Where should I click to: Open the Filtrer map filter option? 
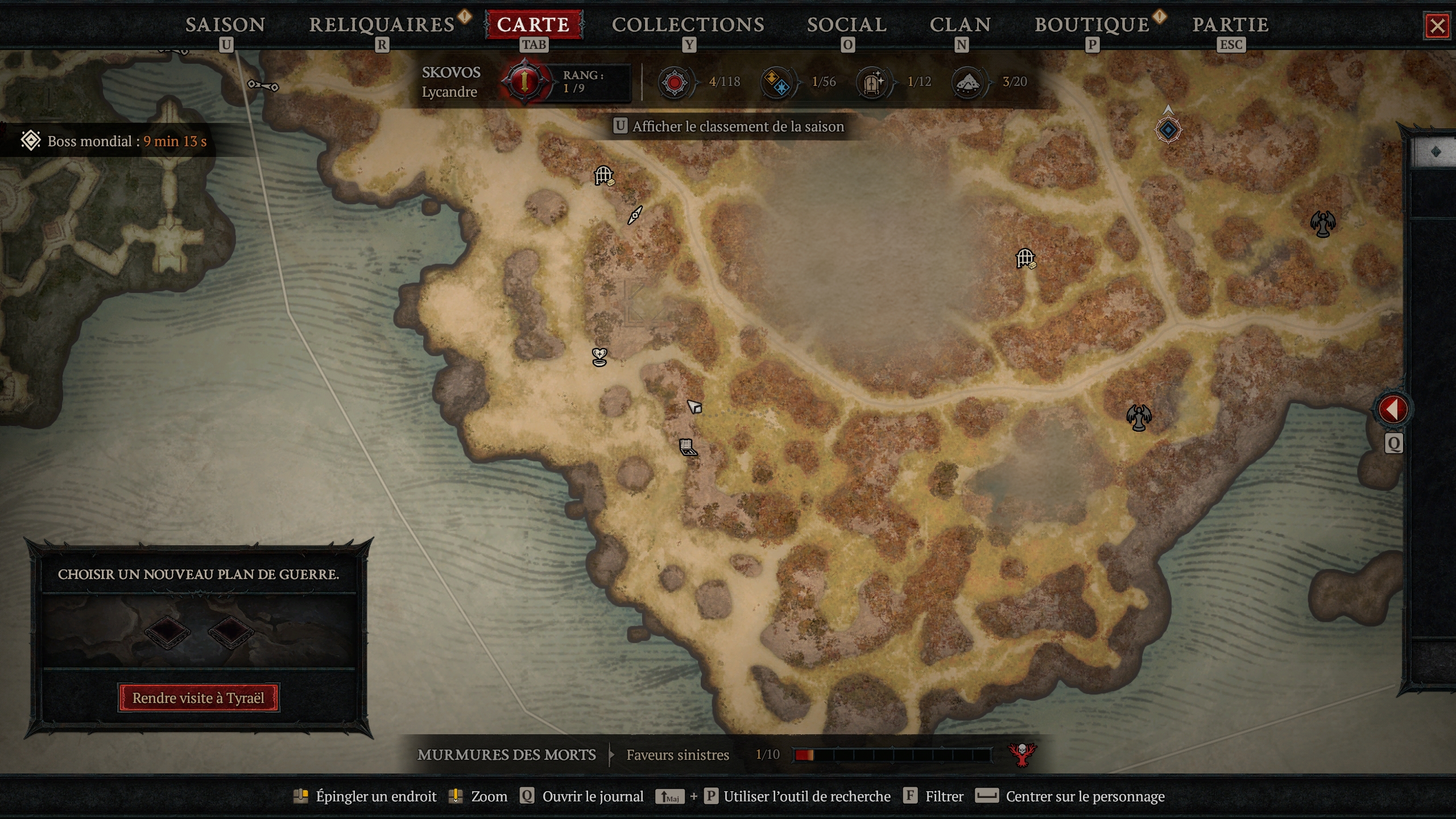(x=944, y=796)
